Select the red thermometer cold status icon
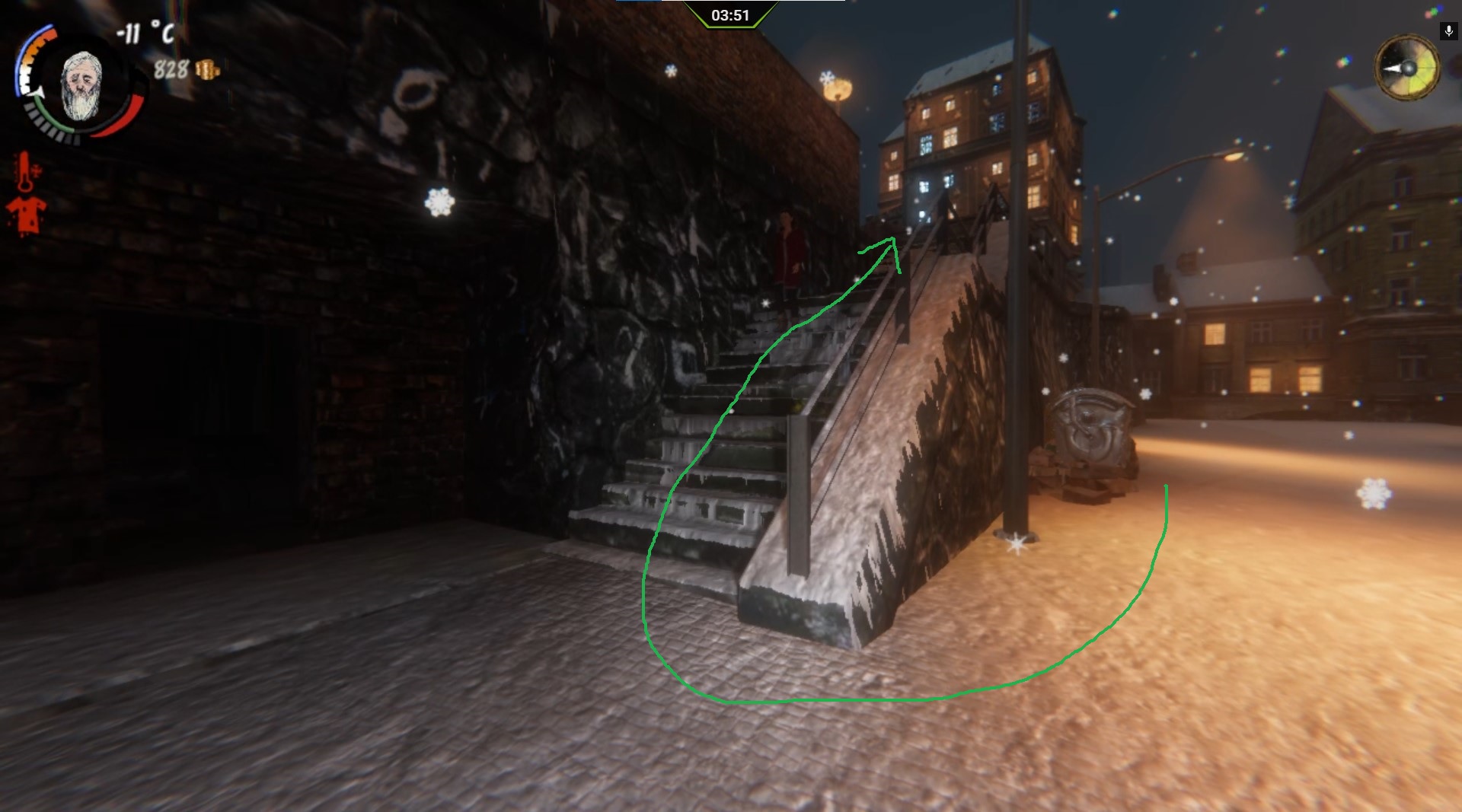The height and width of the screenshot is (812, 1462). click(27, 170)
